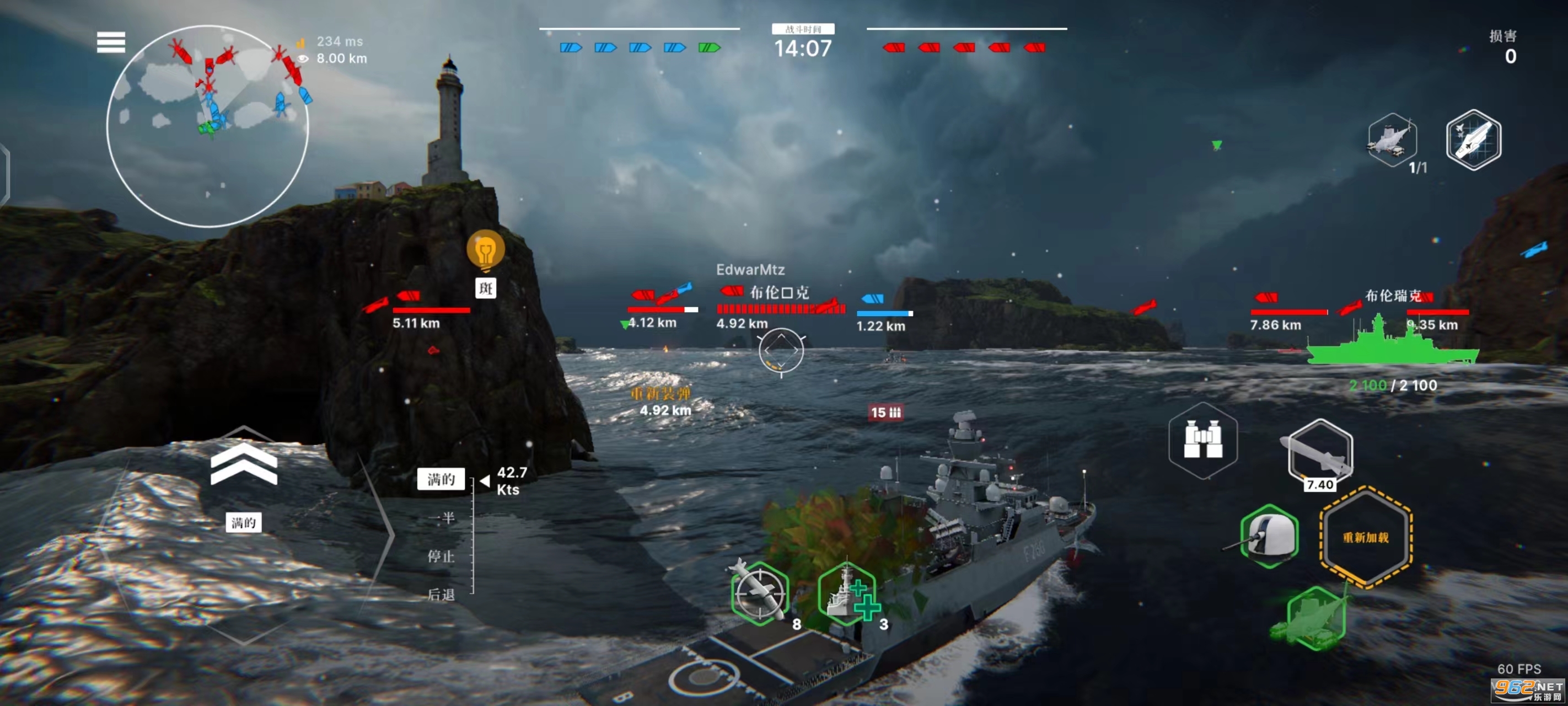This screenshot has width=1568, height=706.
Task: Set throttle to stop
Action: tap(441, 556)
